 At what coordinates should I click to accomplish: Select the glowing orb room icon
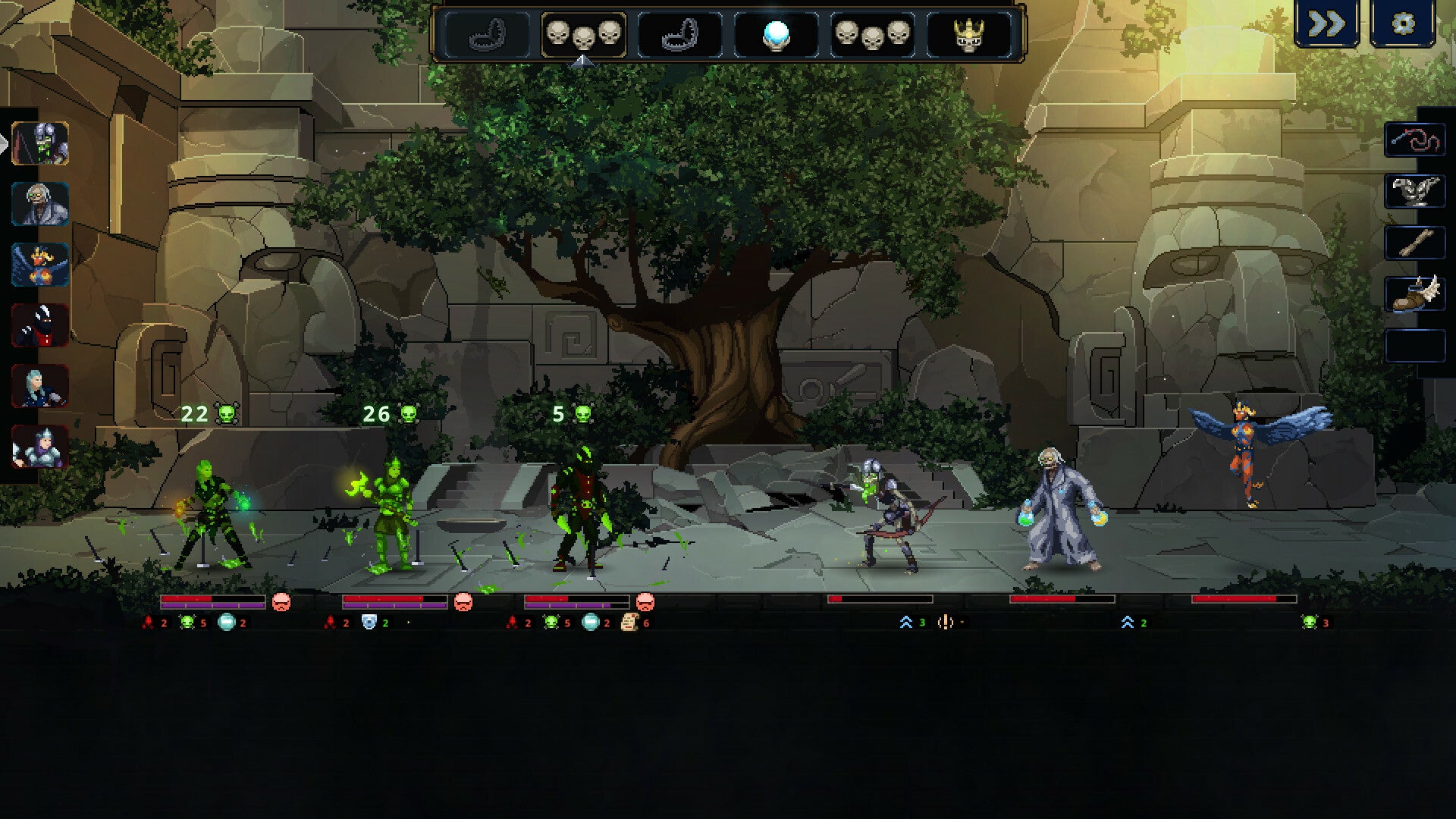point(776,34)
